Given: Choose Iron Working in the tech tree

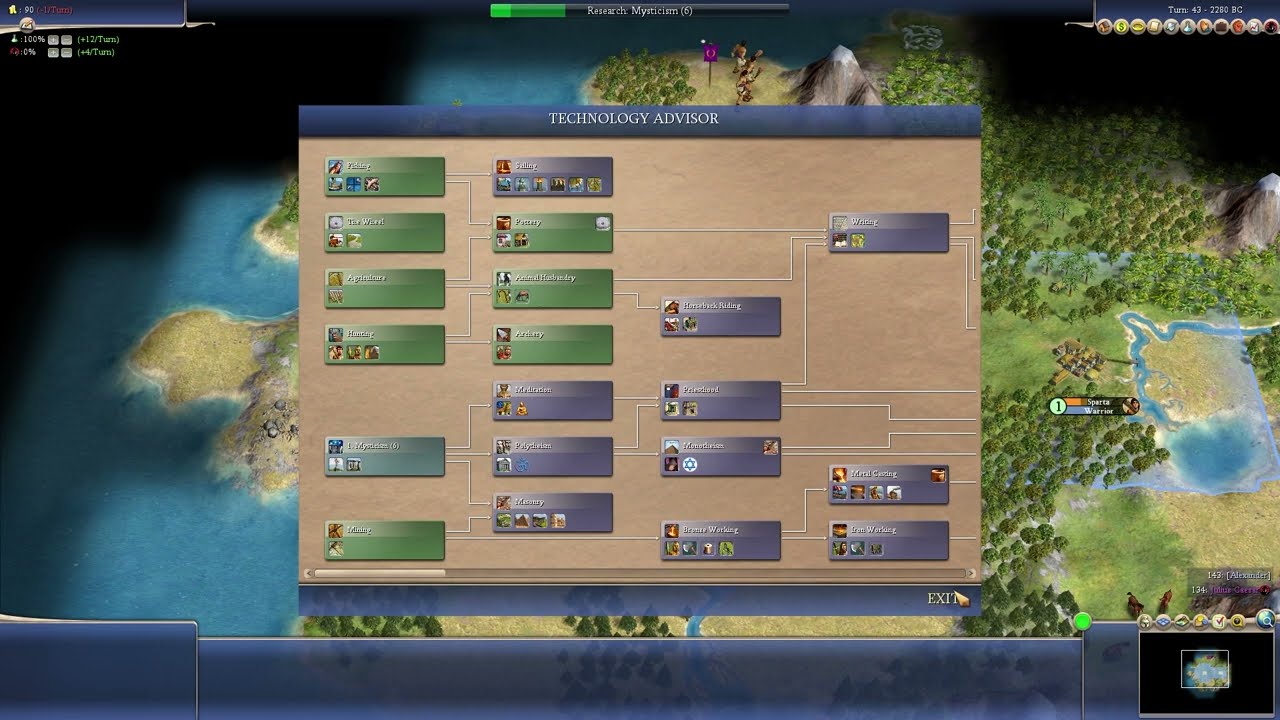Looking at the screenshot, I should coord(888,540).
